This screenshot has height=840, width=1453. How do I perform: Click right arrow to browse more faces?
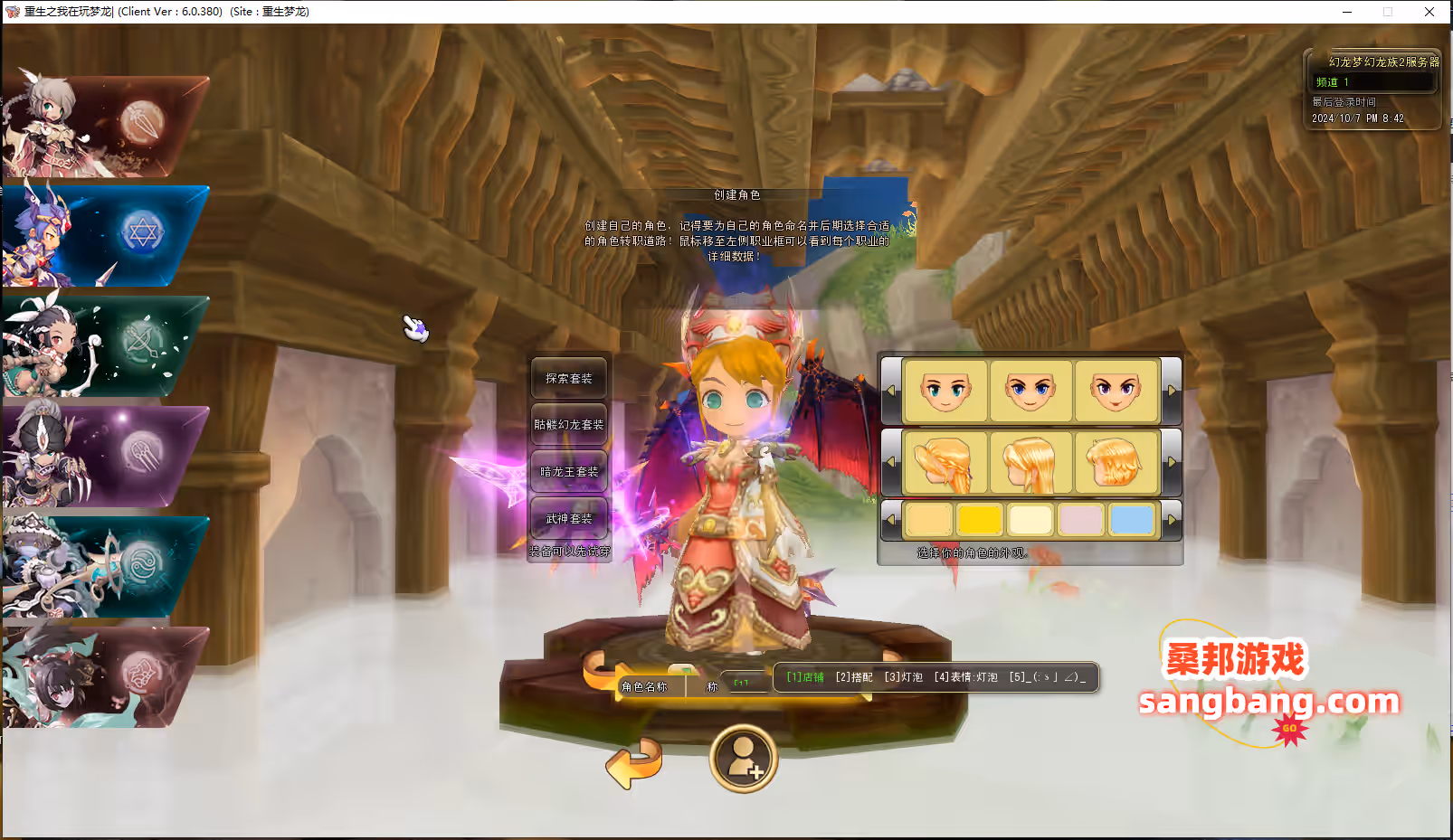pyautogui.click(x=1173, y=390)
